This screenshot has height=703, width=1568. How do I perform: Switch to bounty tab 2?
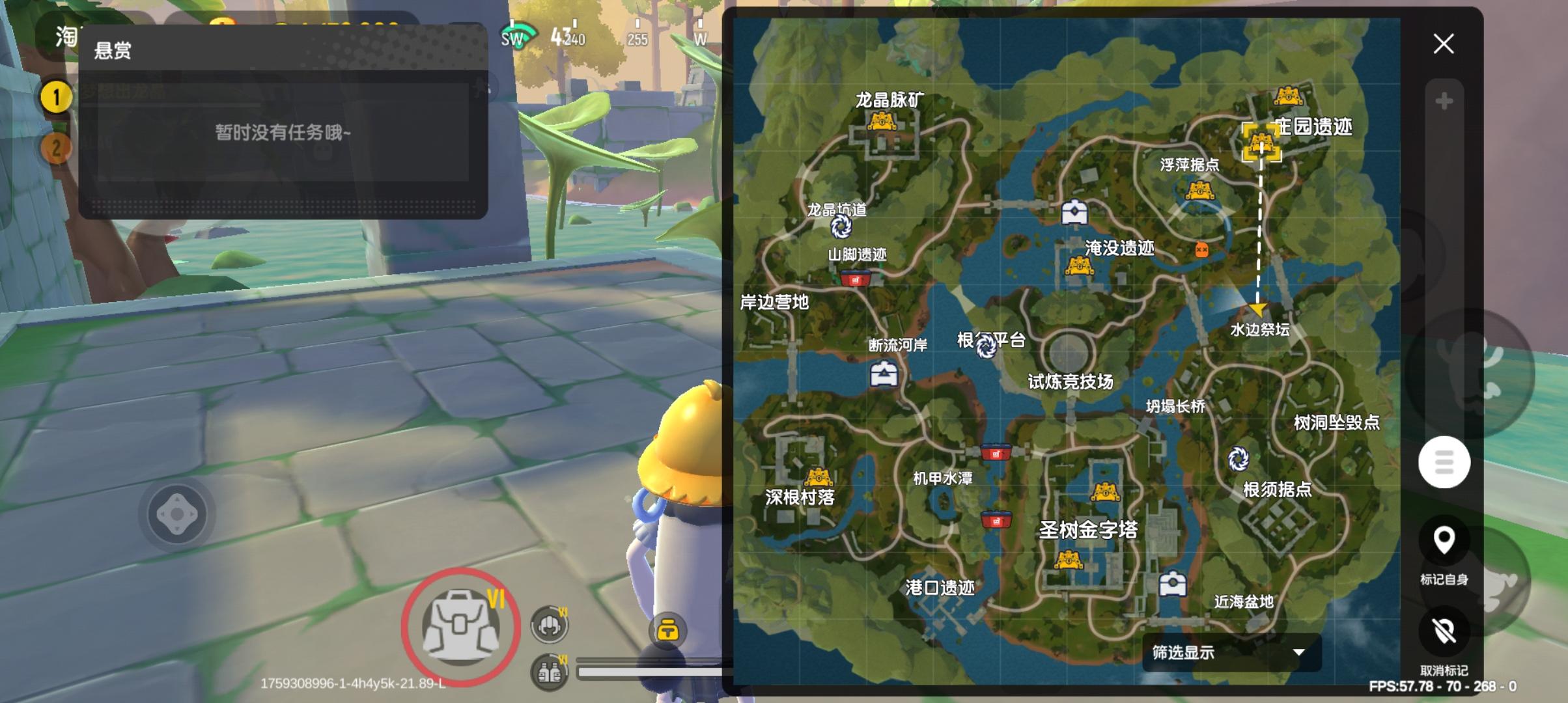[55, 148]
